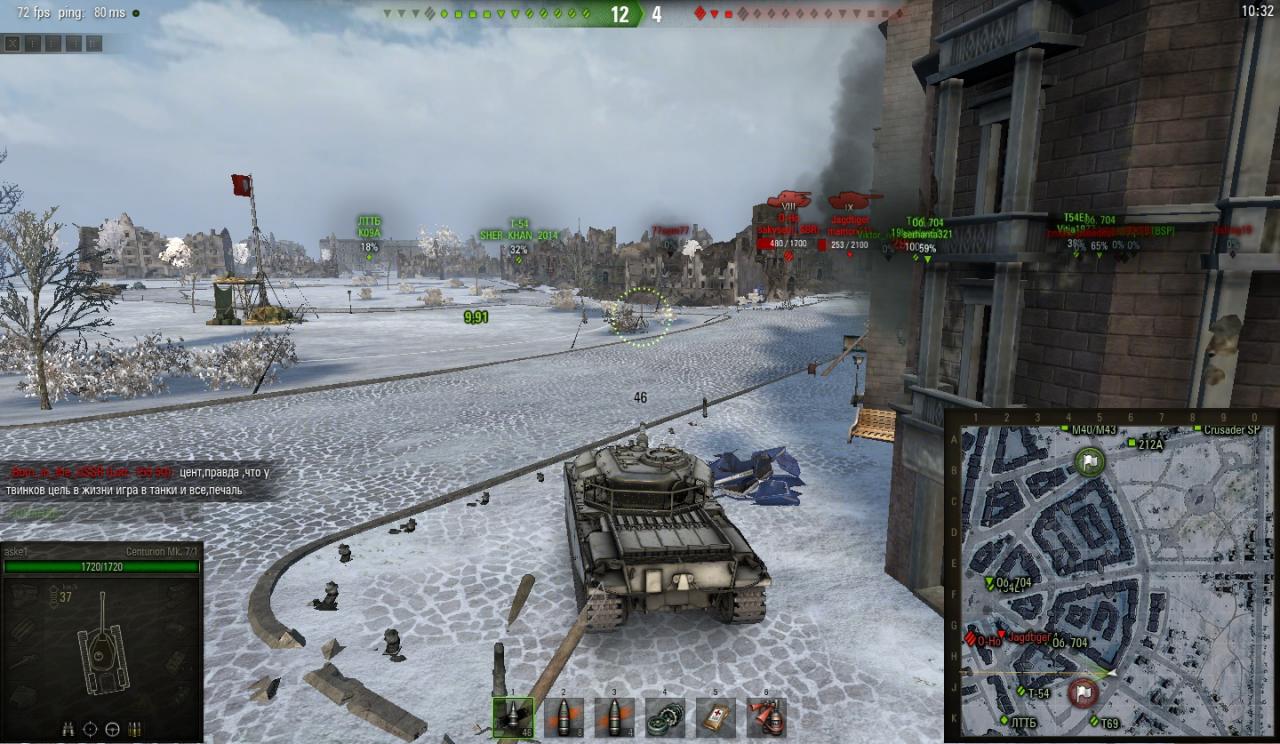The image size is (1280, 744).
Task: Click the X button in the top-left panel
Action: (12, 43)
